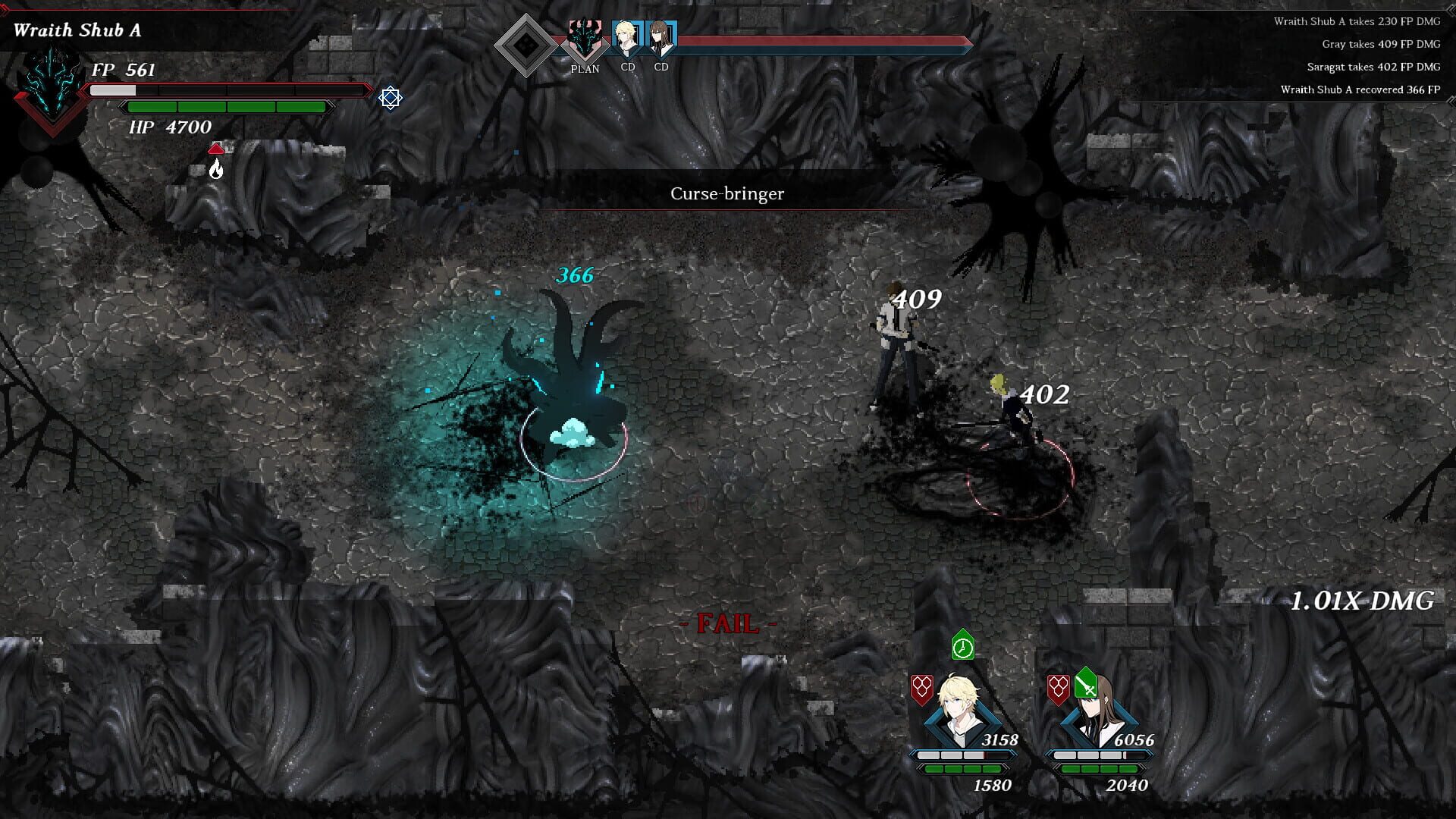This screenshot has height=819, width=1456.
Task: Click the flame status icon below the boss HP bar
Action: coord(218,168)
